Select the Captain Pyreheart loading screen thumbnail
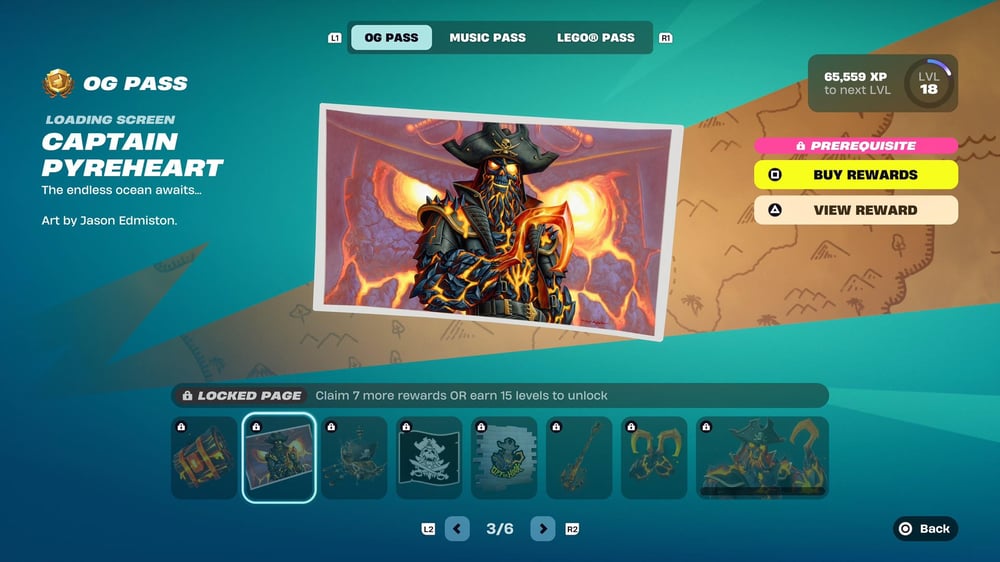Screen dimensions: 1000x562 (279, 458)
